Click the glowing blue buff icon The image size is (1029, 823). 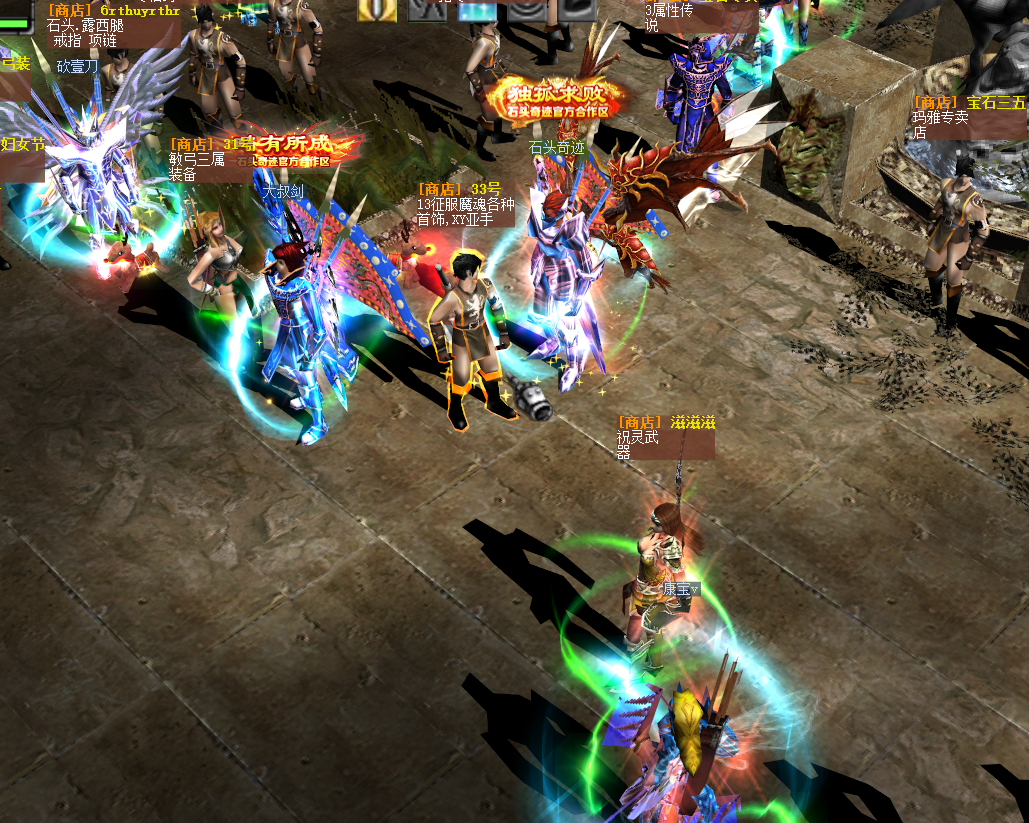(478, 9)
